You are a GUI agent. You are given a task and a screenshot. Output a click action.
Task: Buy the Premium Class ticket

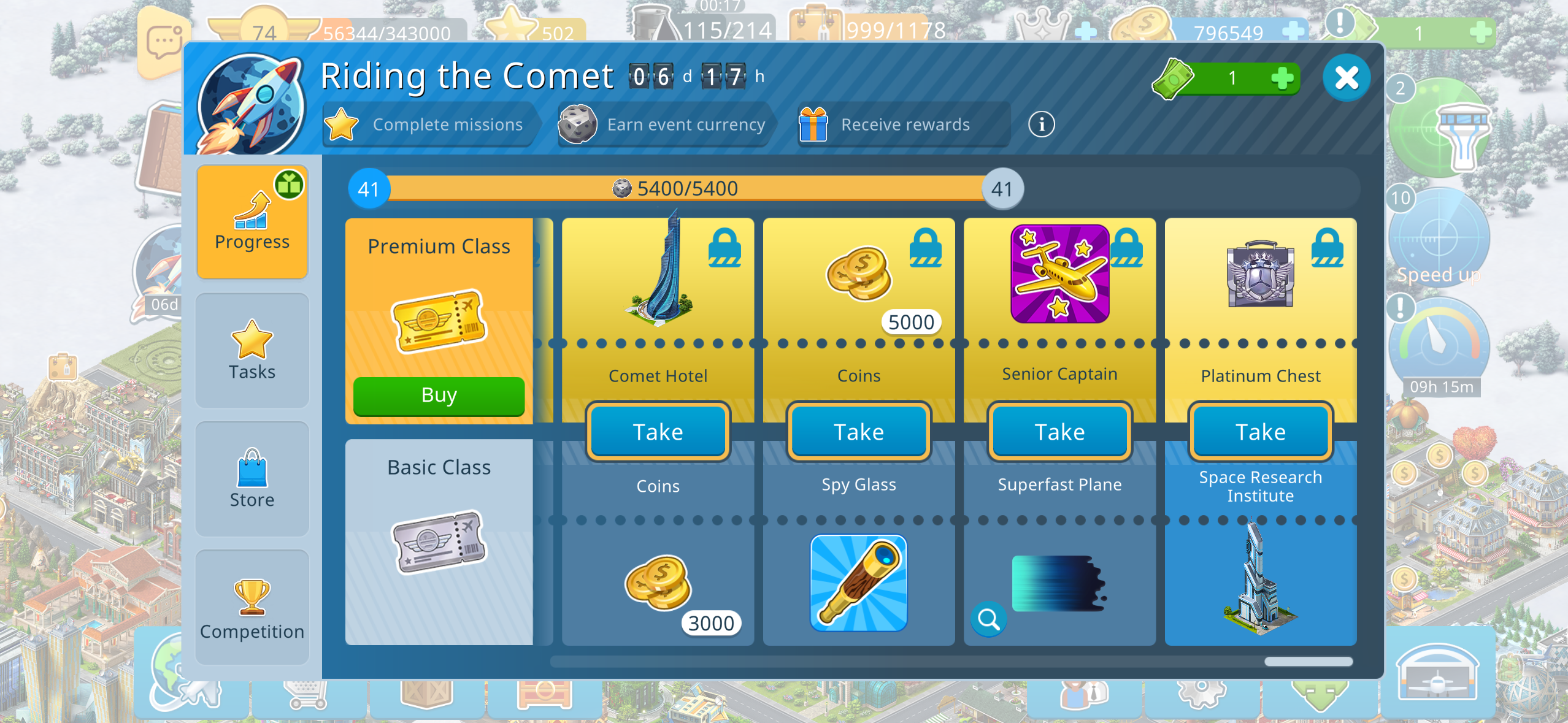(x=439, y=396)
